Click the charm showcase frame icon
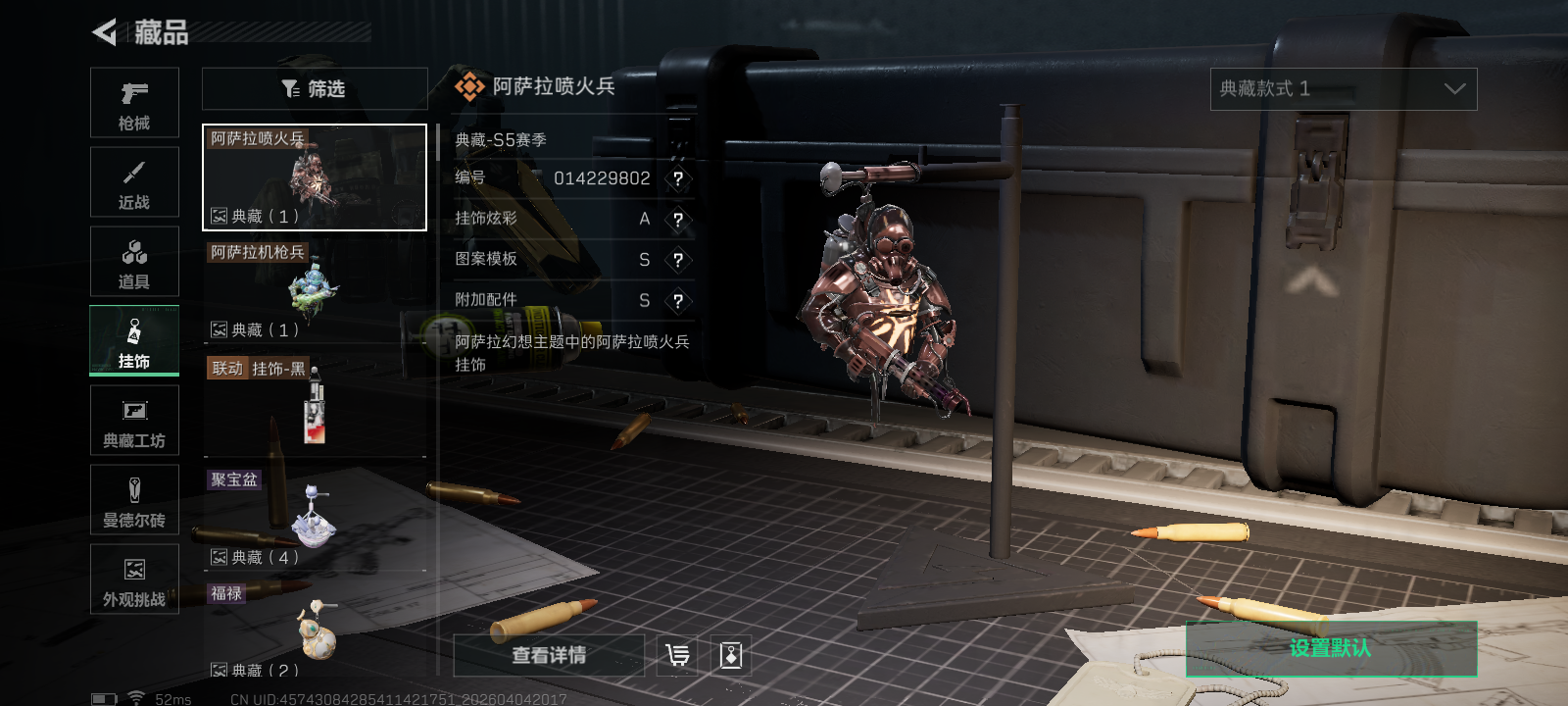Viewport: 1568px width, 706px height. pos(730,655)
